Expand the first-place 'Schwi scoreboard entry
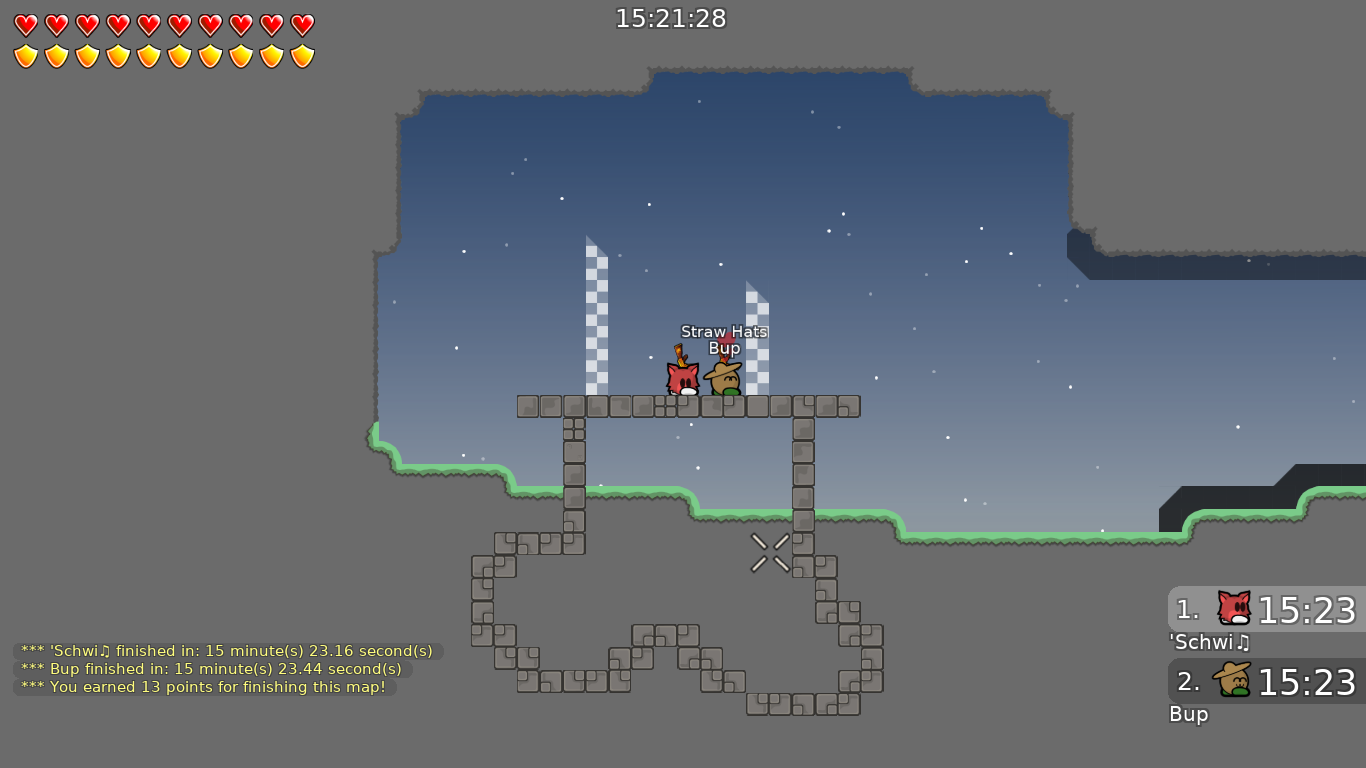The image size is (1366, 768). point(1265,610)
